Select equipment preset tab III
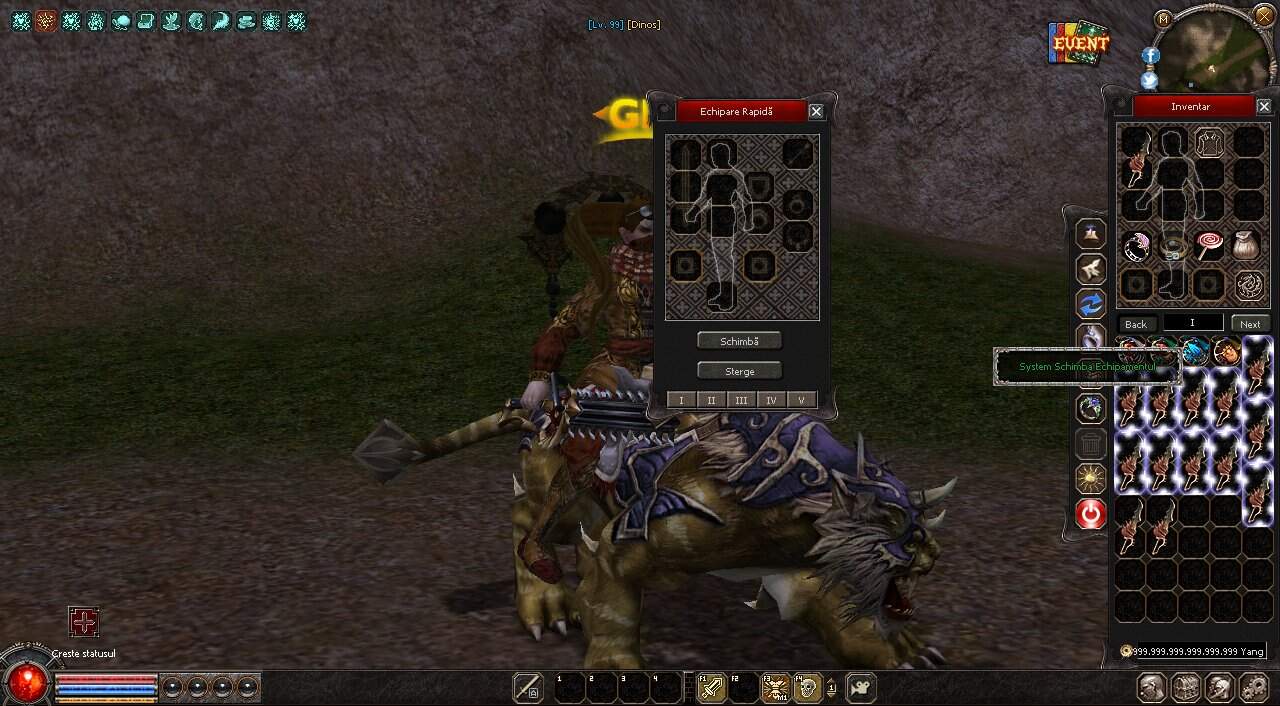Image resolution: width=1280 pixels, height=706 pixels. tap(741, 400)
